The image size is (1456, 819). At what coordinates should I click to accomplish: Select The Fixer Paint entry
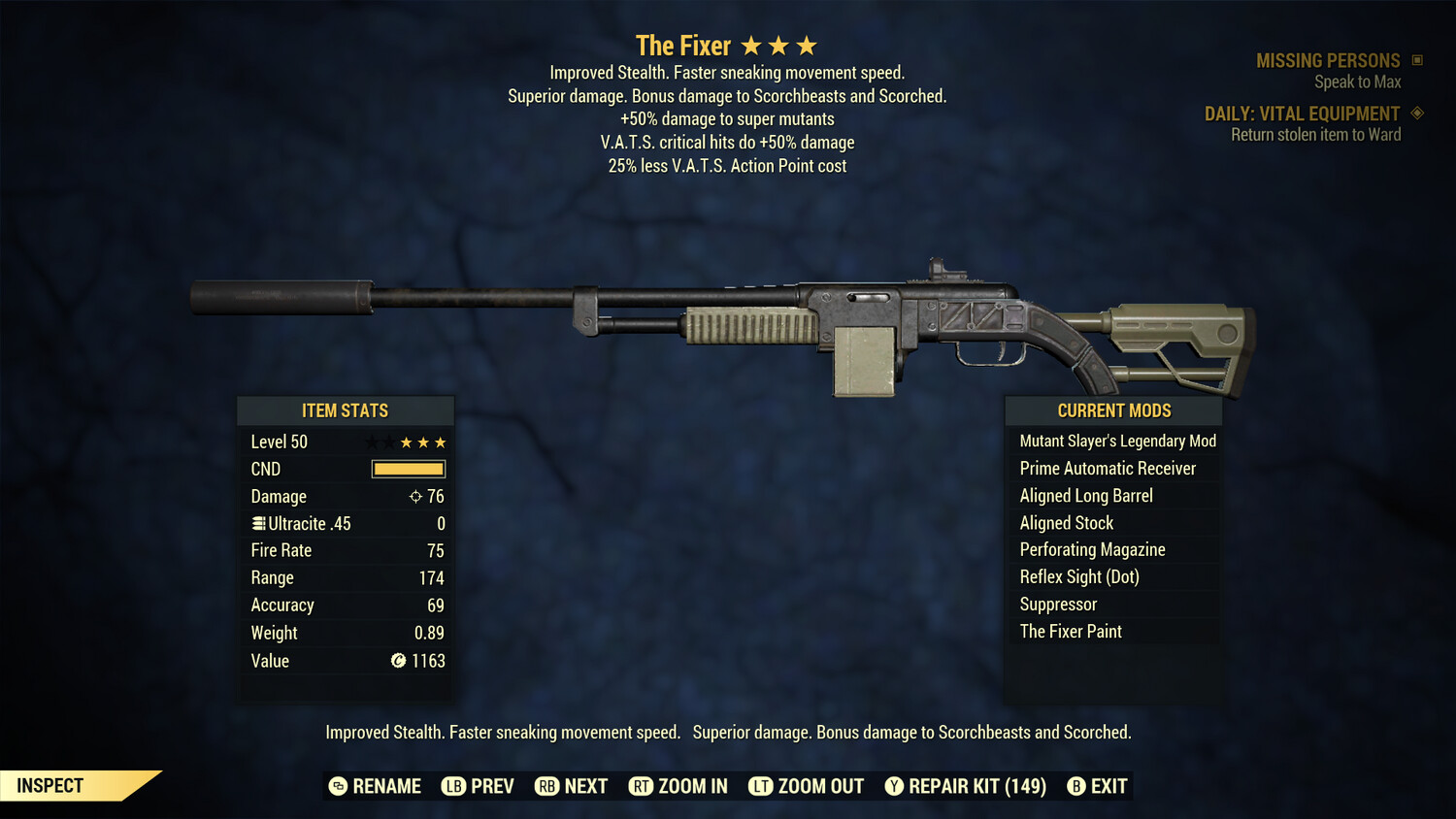pyautogui.click(x=1071, y=632)
